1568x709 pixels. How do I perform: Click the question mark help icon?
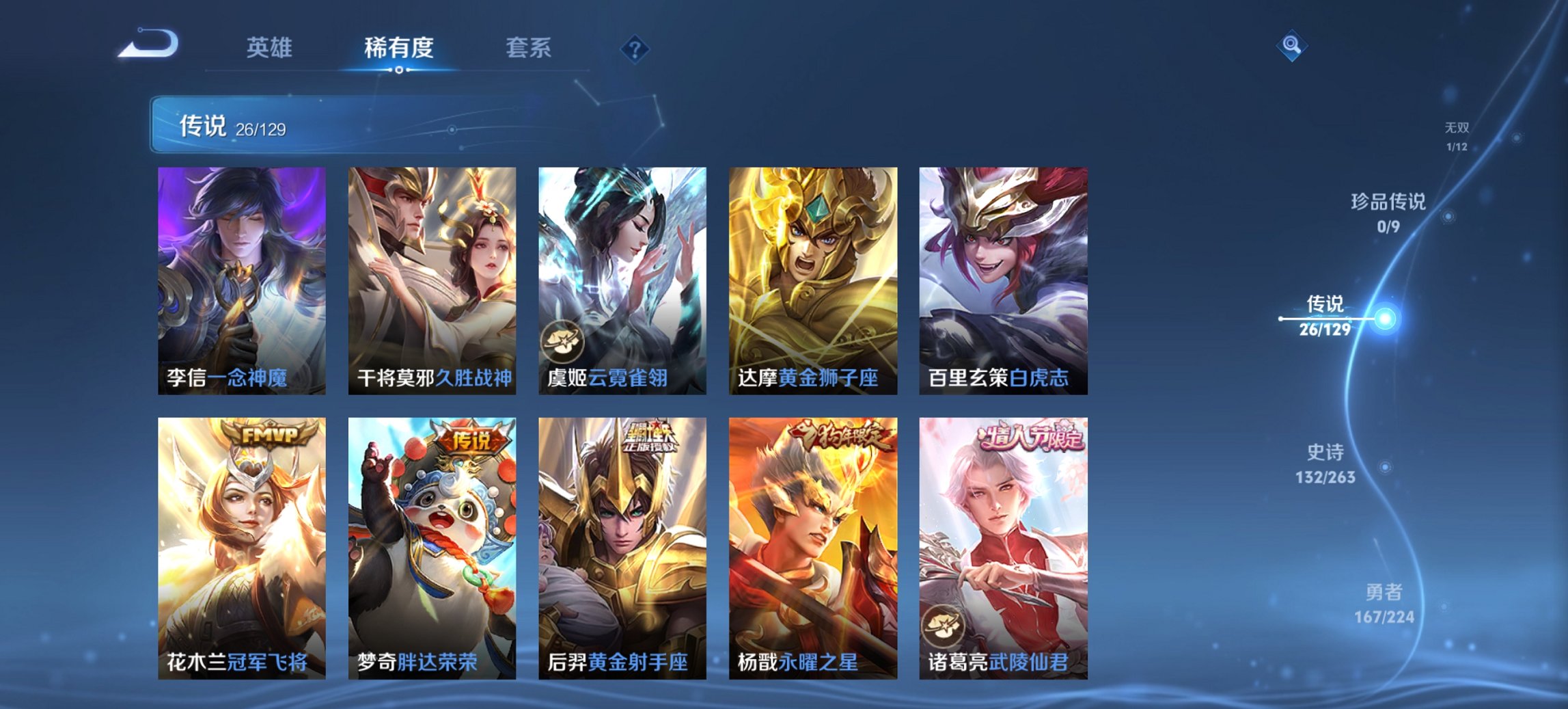click(635, 48)
